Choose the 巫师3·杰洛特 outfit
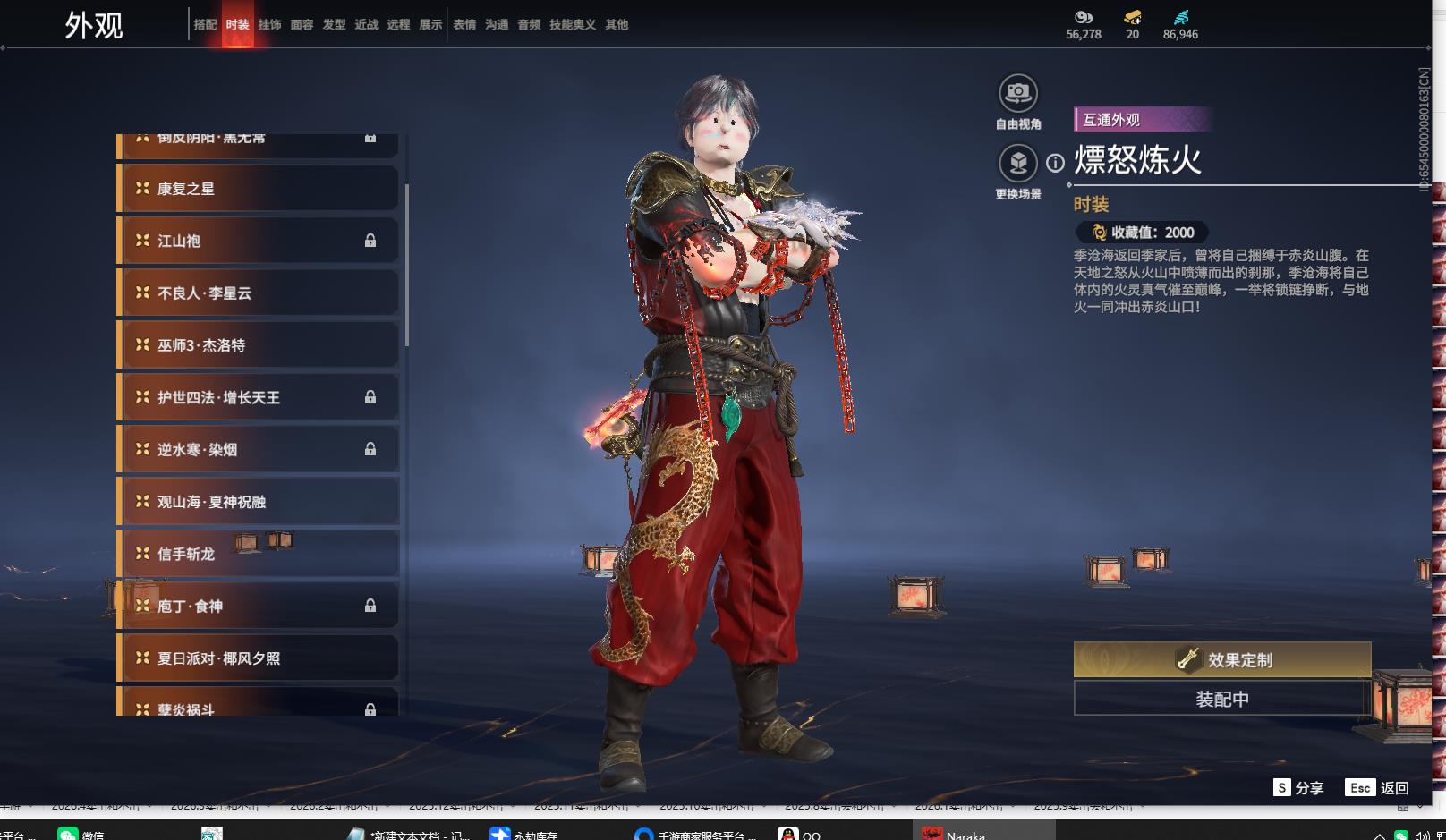 pos(259,345)
